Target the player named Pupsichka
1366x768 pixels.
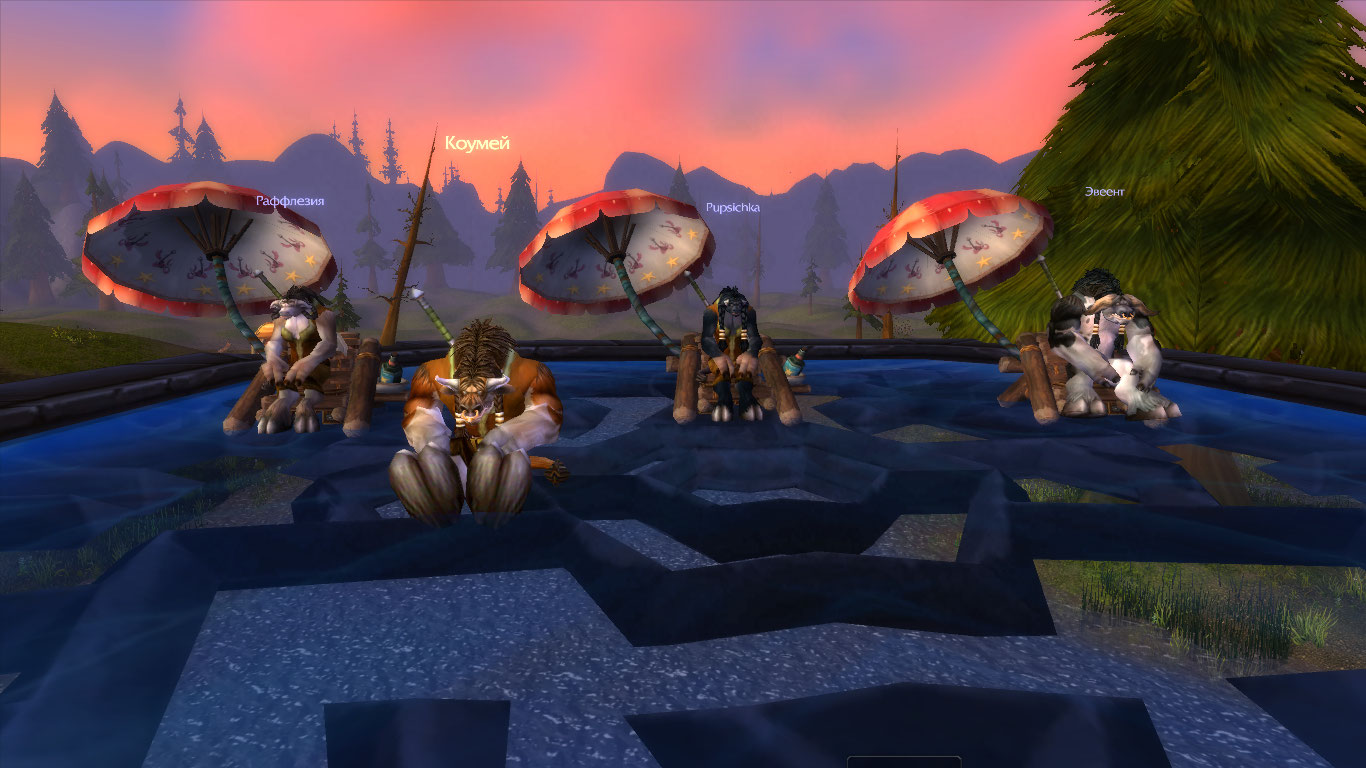[x=733, y=207]
